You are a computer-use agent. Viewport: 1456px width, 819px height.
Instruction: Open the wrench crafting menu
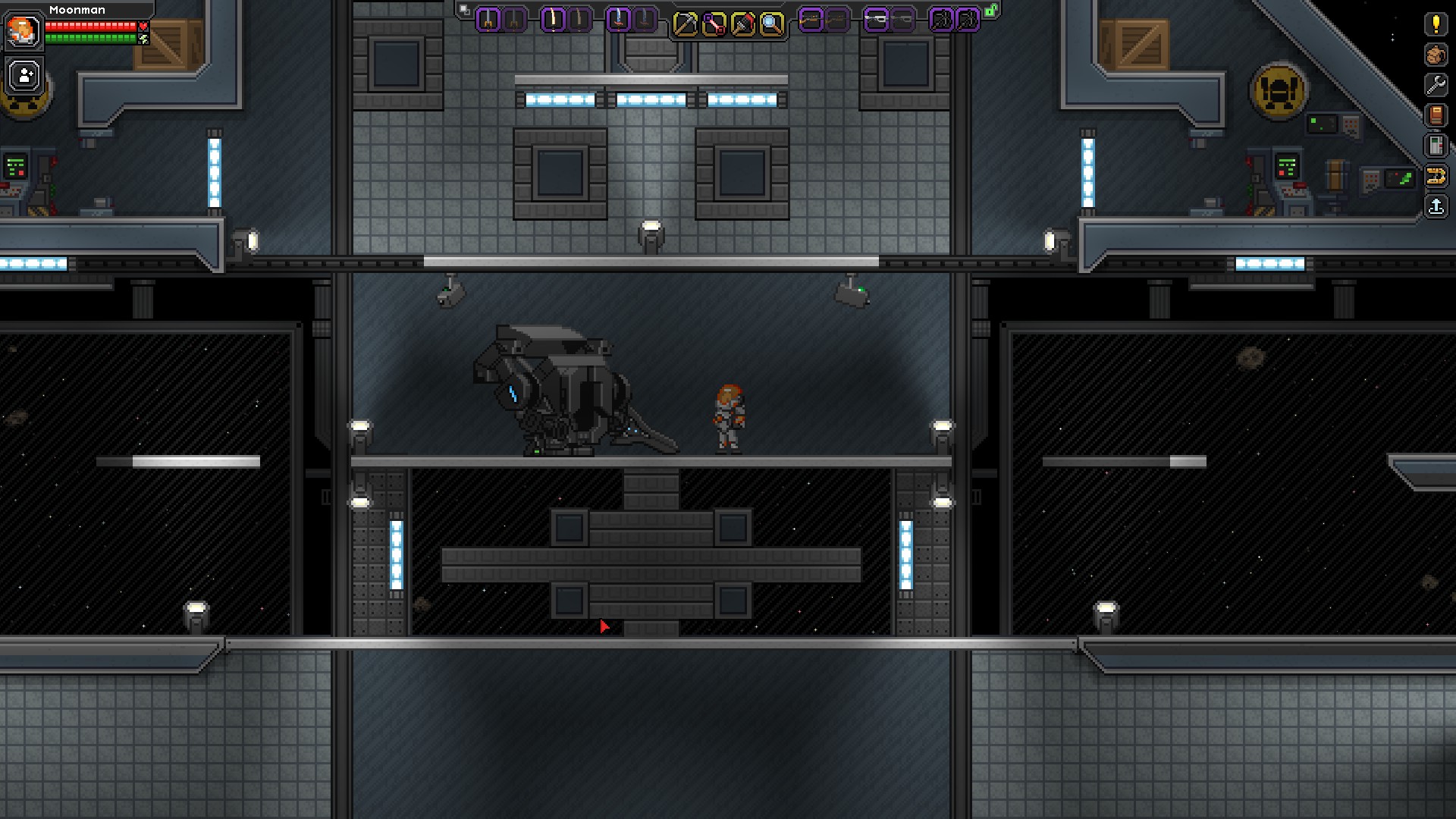1436,85
